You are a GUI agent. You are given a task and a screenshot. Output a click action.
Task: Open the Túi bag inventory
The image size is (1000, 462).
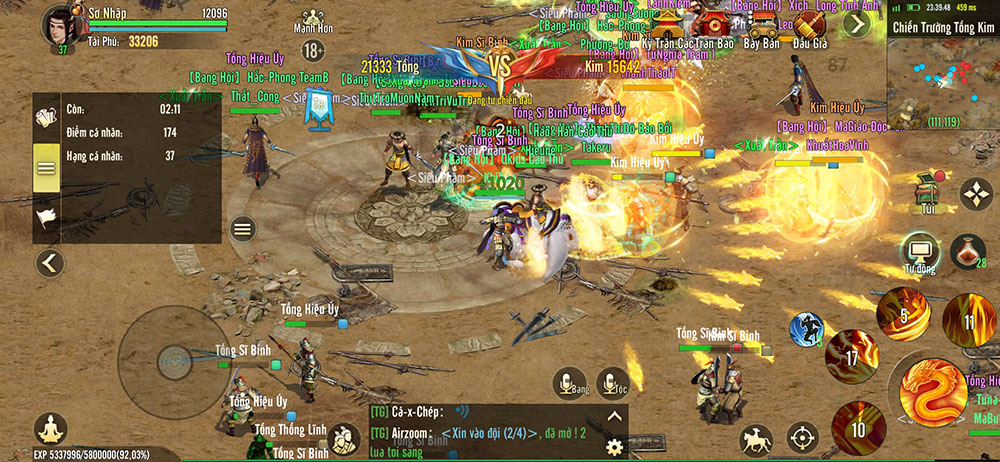[x=929, y=190]
